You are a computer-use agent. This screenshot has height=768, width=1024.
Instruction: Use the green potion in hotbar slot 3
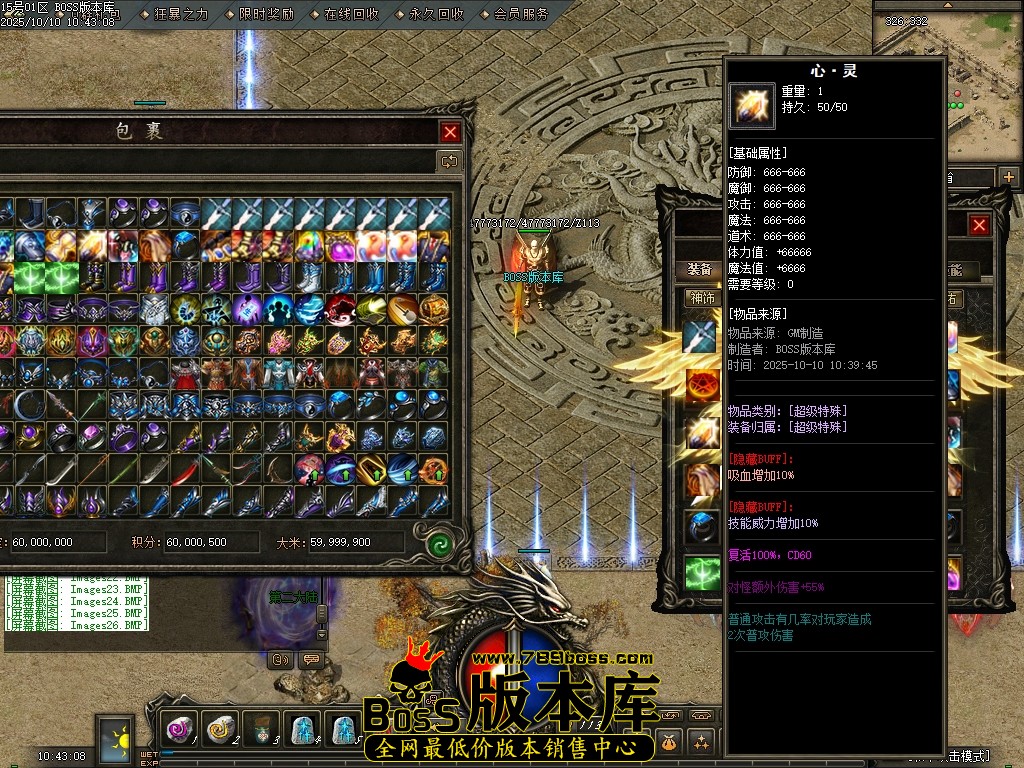click(261, 730)
